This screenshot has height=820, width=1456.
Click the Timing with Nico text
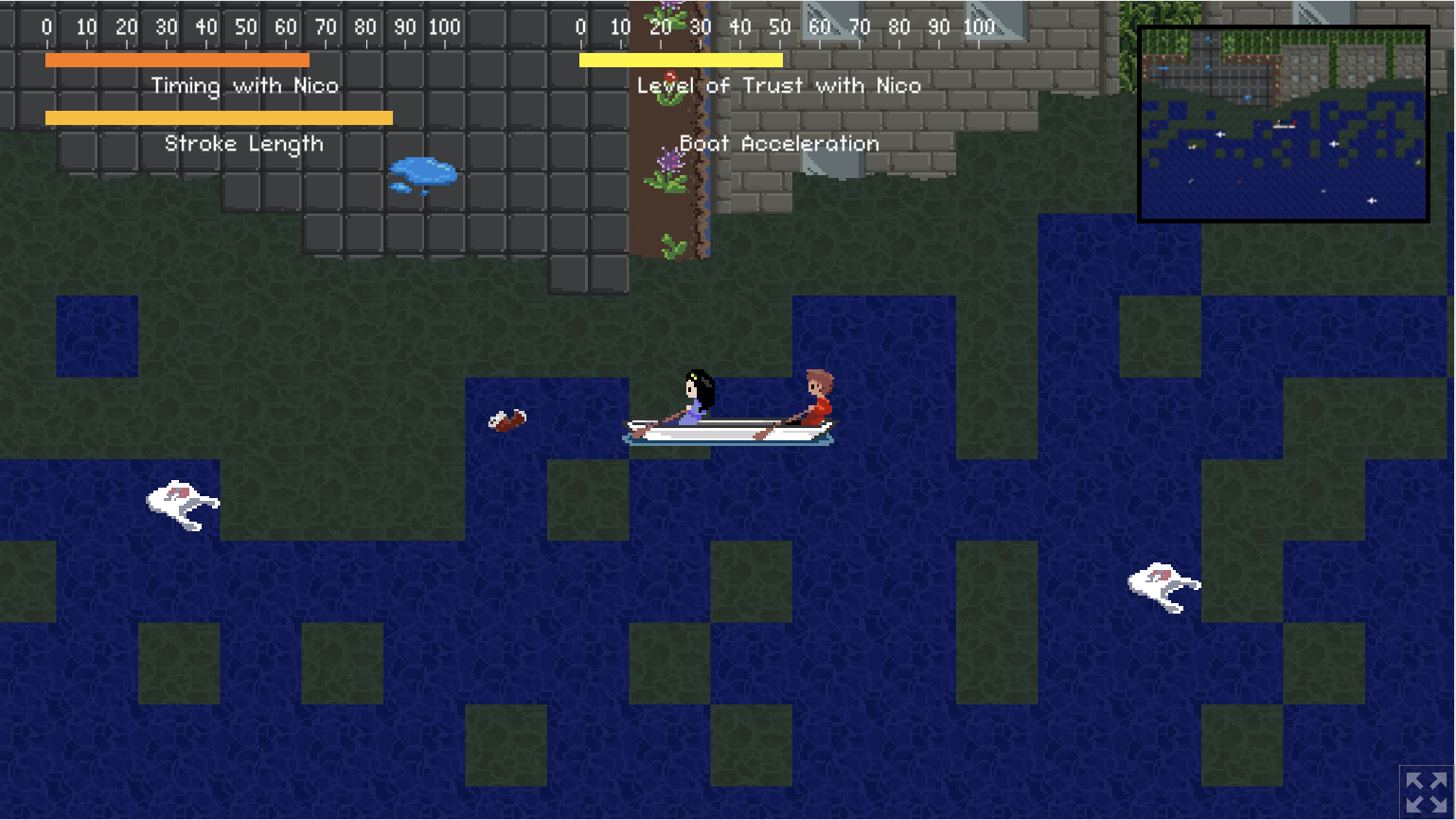(x=246, y=85)
